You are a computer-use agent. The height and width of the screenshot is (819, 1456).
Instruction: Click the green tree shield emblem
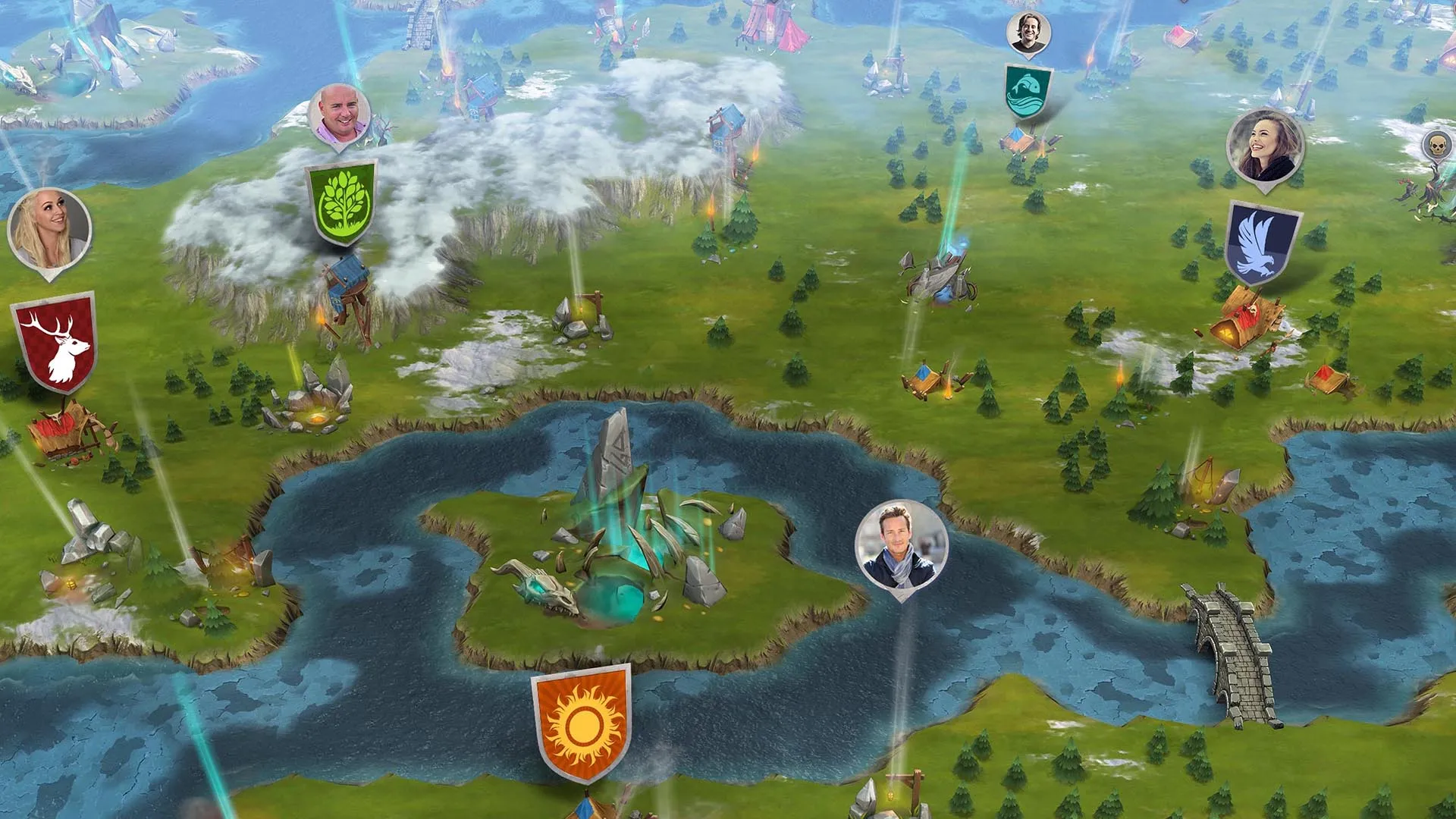coord(341,203)
